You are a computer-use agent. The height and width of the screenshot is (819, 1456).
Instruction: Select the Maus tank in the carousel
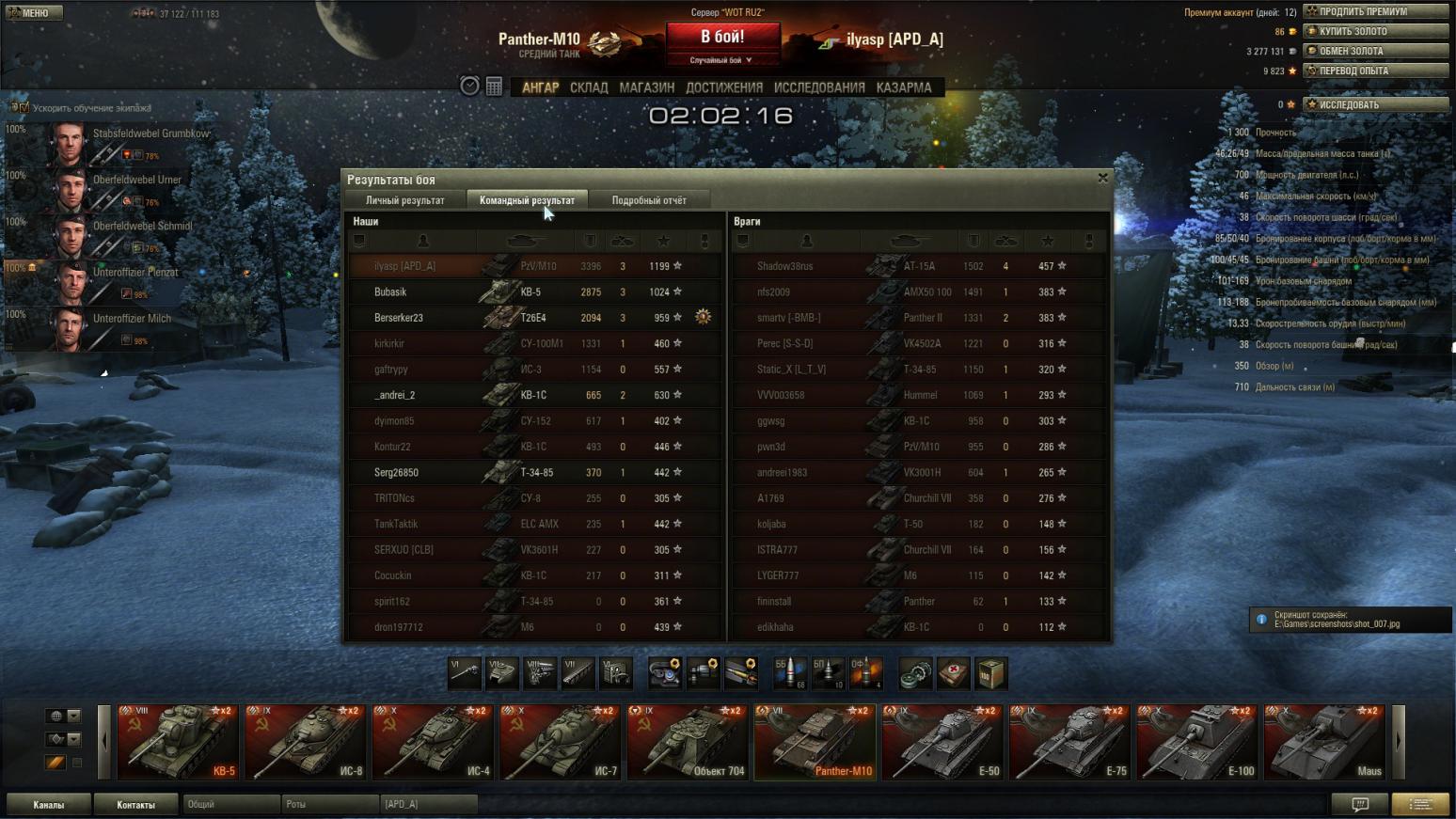point(1323,742)
